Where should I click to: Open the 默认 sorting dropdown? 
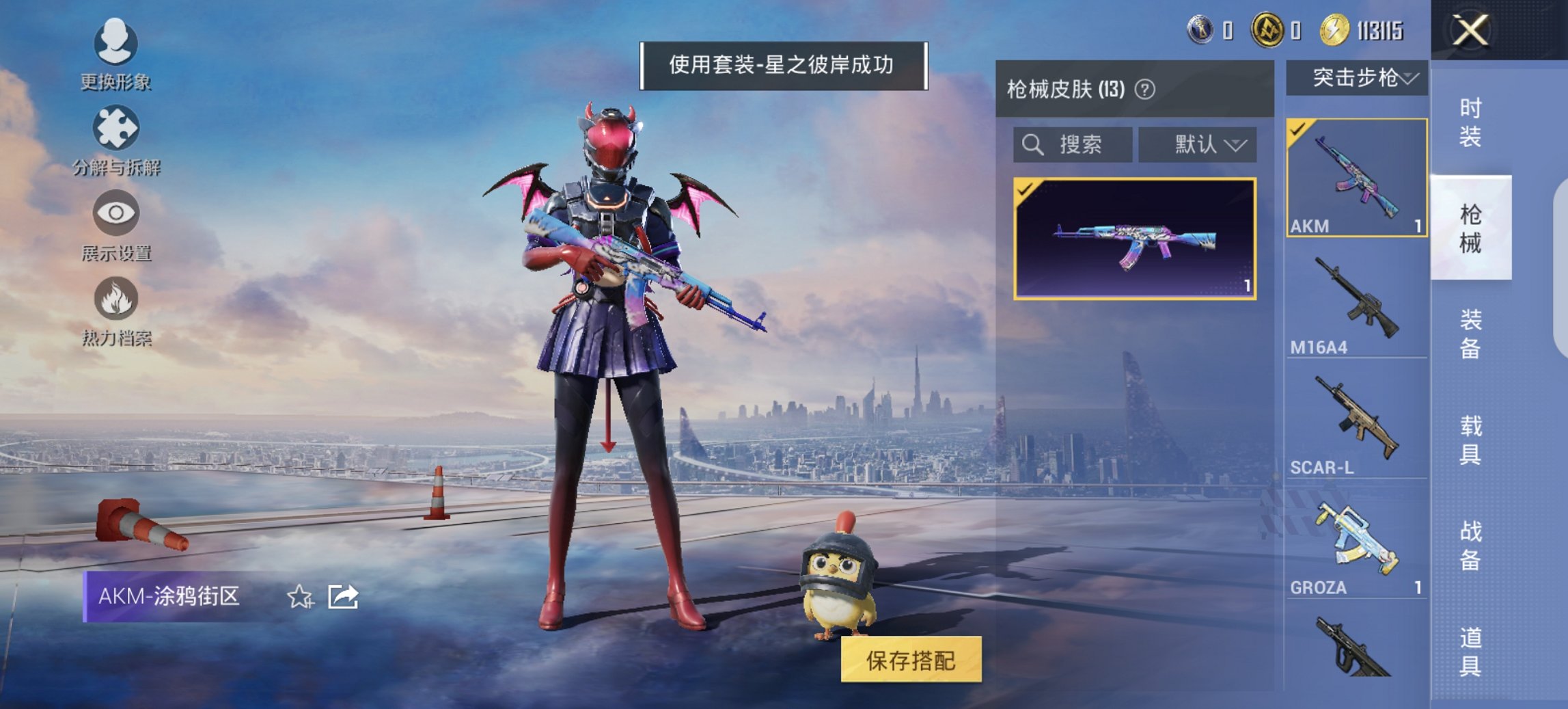(x=1198, y=144)
